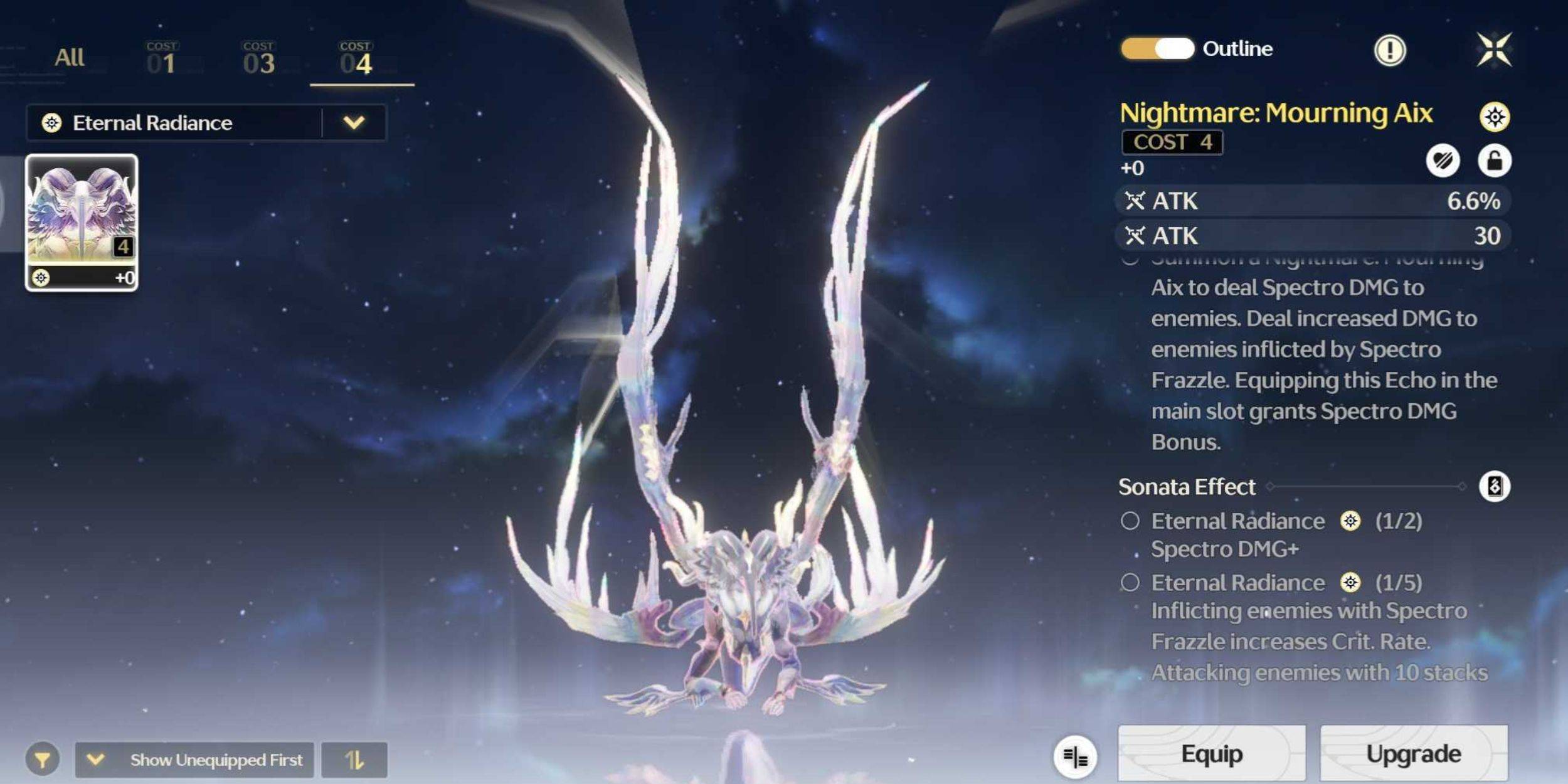Image resolution: width=1568 pixels, height=784 pixels.
Task: Click the Spectro element icon beside the echo name
Action: tap(1495, 116)
